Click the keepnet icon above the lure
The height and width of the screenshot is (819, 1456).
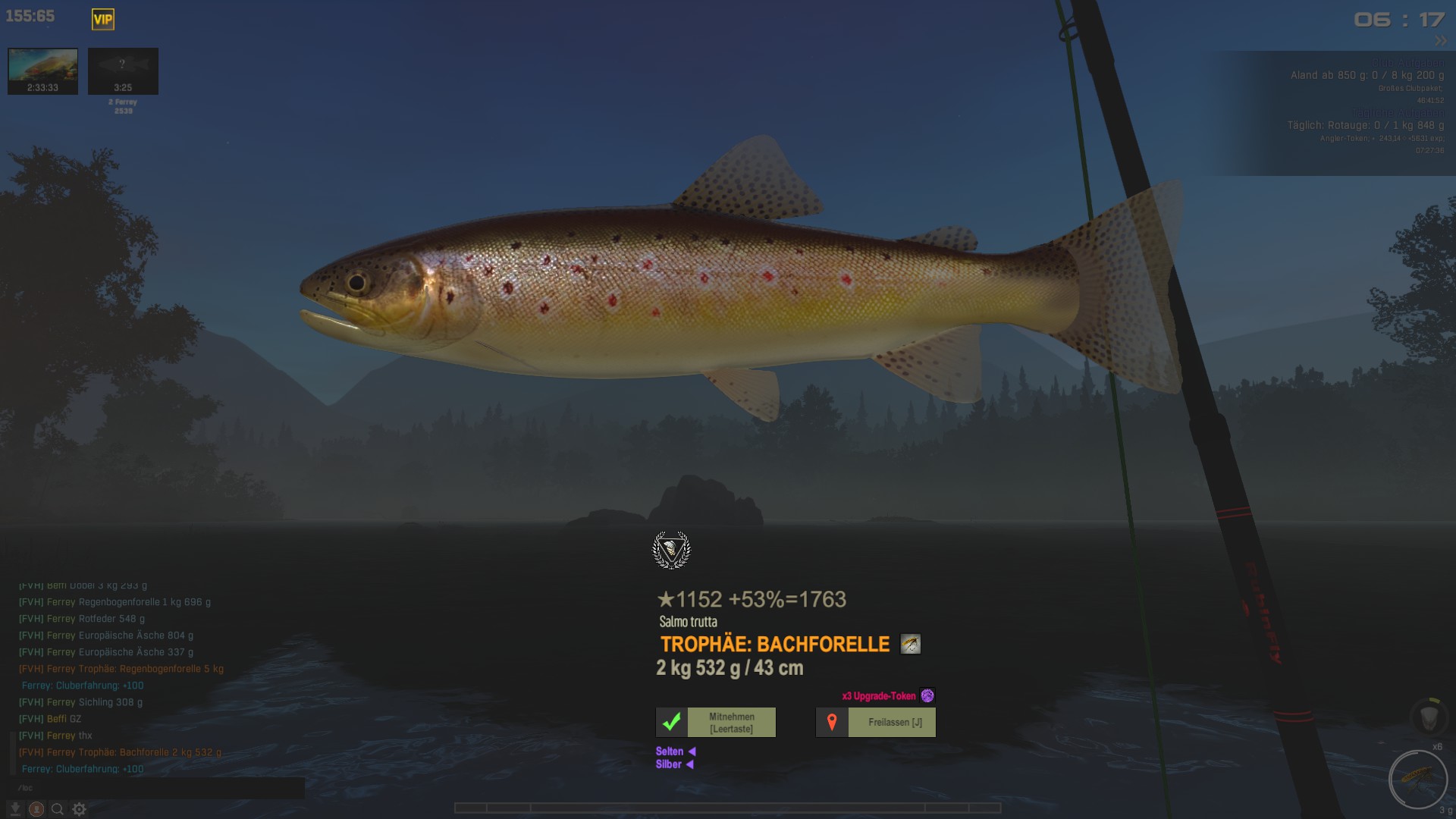point(1429,716)
